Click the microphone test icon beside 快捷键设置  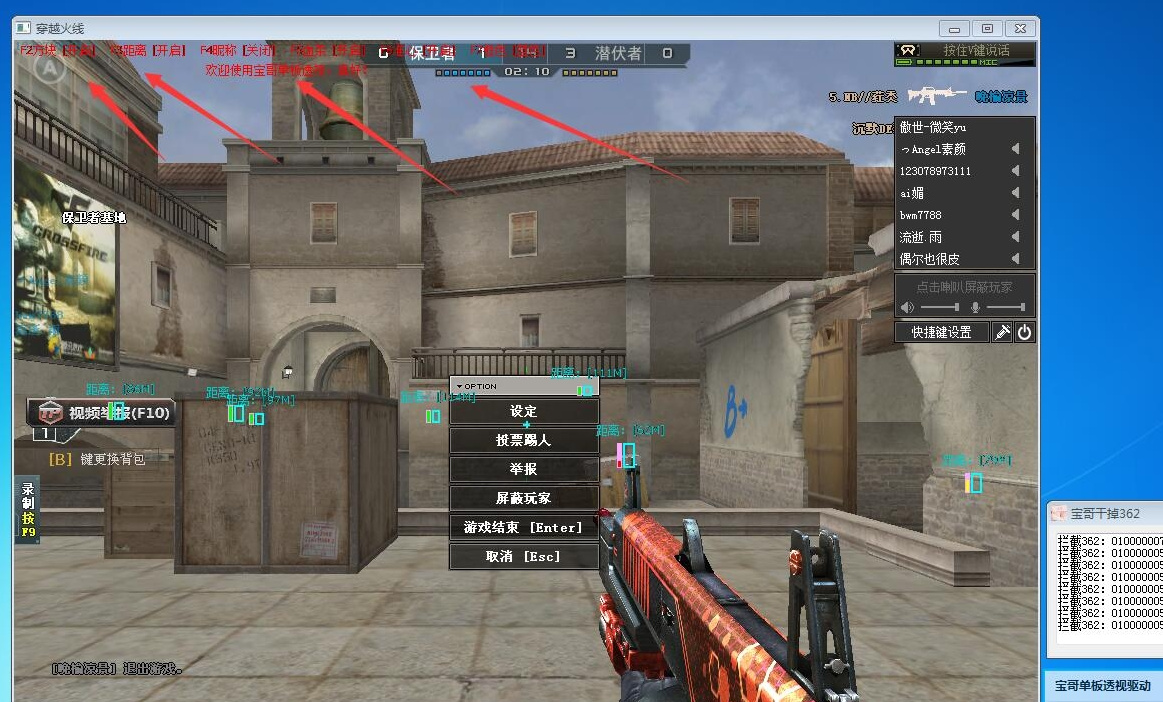point(1002,332)
